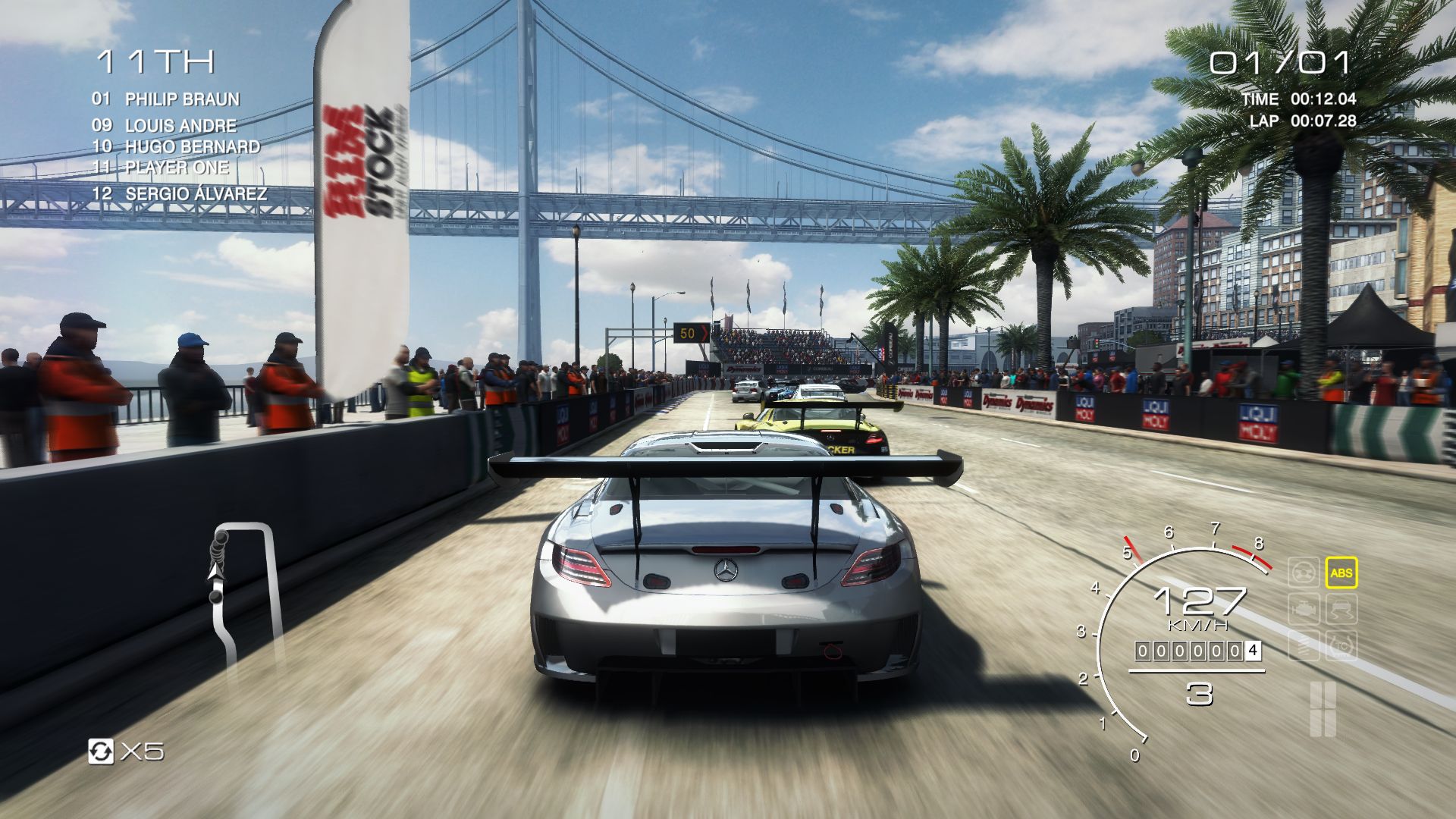Click the yellow ABS indicator icon

tap(1341, 573)
